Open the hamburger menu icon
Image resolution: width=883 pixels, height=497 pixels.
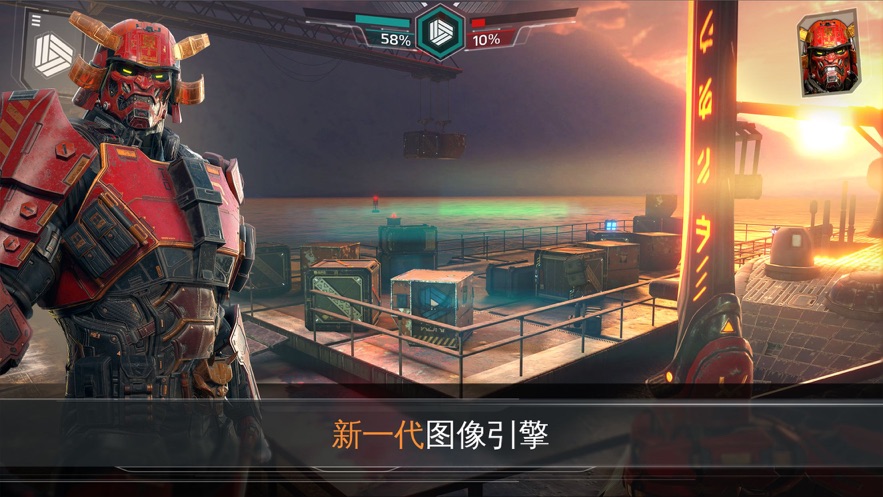37,20
